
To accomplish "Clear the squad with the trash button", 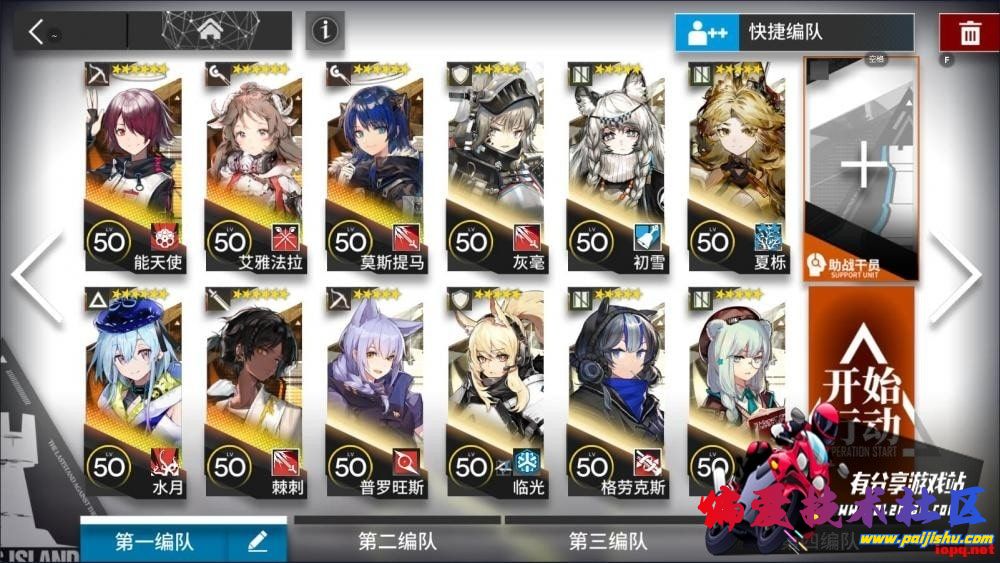I will [969, 32].
